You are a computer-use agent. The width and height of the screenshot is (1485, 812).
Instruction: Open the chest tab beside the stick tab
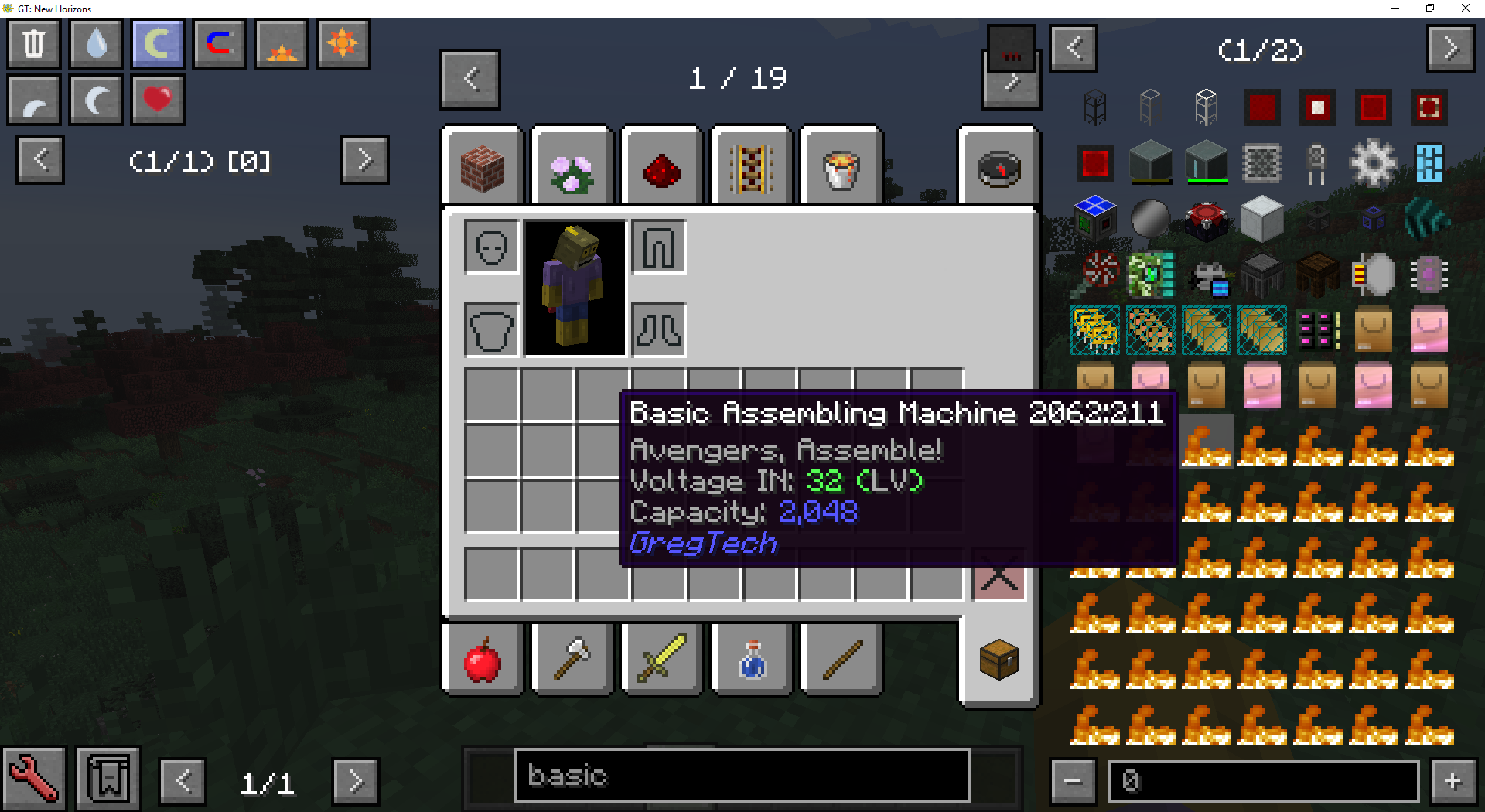click(999, 660)
